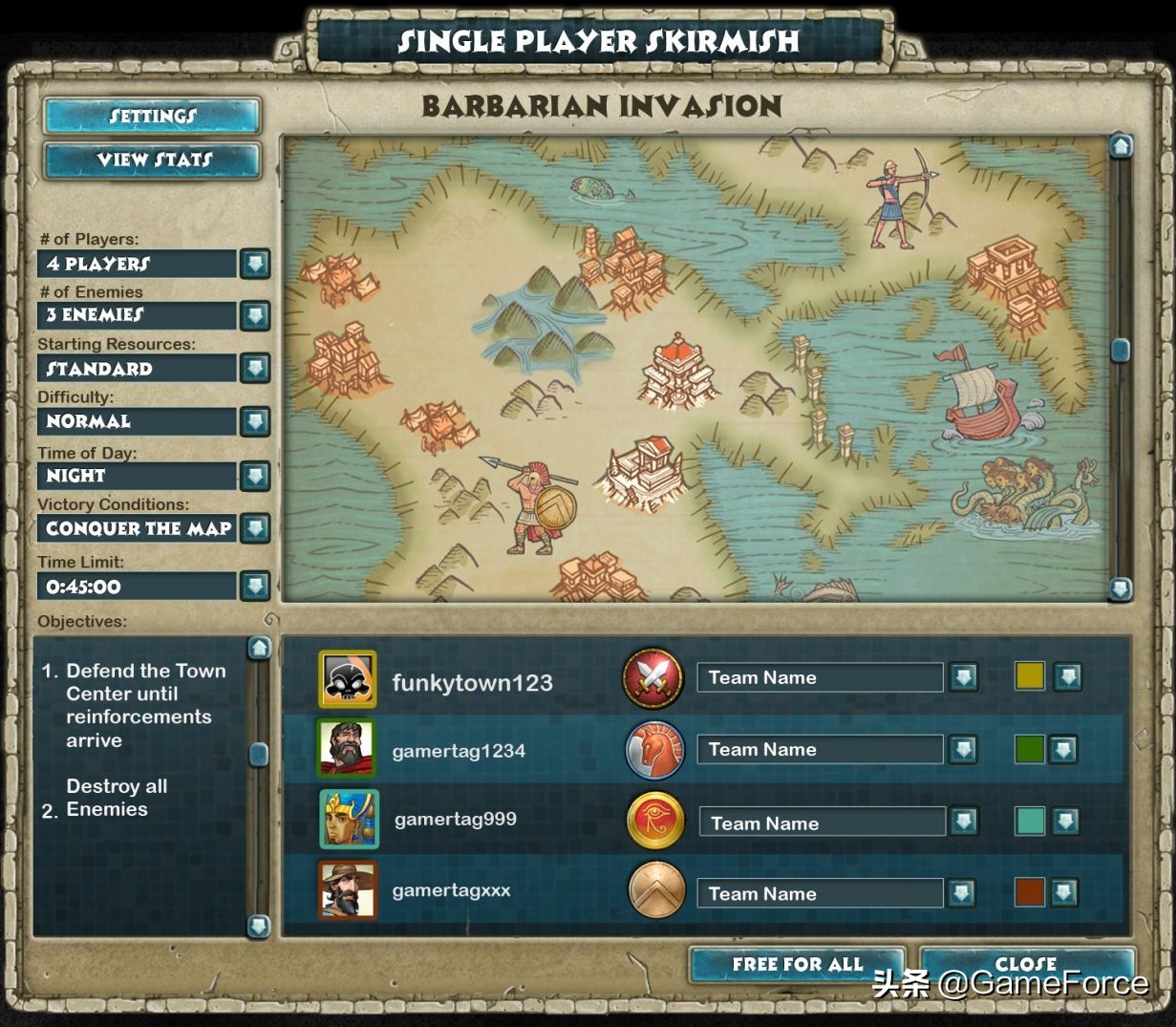This screenshot has width=1176, height=1027.
Task: Open the Settings panel
Action: tap(152, 117)
